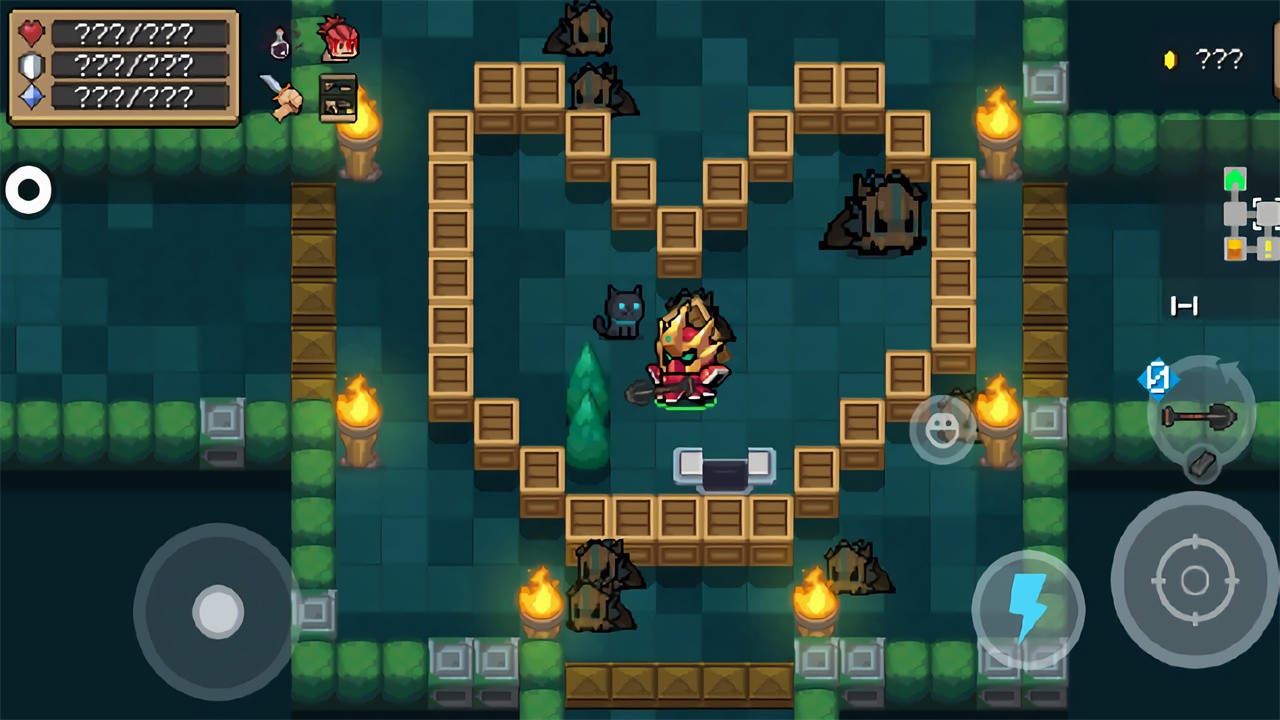The width and height of the screenshot is (1280, 720).
Task: Inspect the sword-in-fist buff icon
Action: pos(281,97)
